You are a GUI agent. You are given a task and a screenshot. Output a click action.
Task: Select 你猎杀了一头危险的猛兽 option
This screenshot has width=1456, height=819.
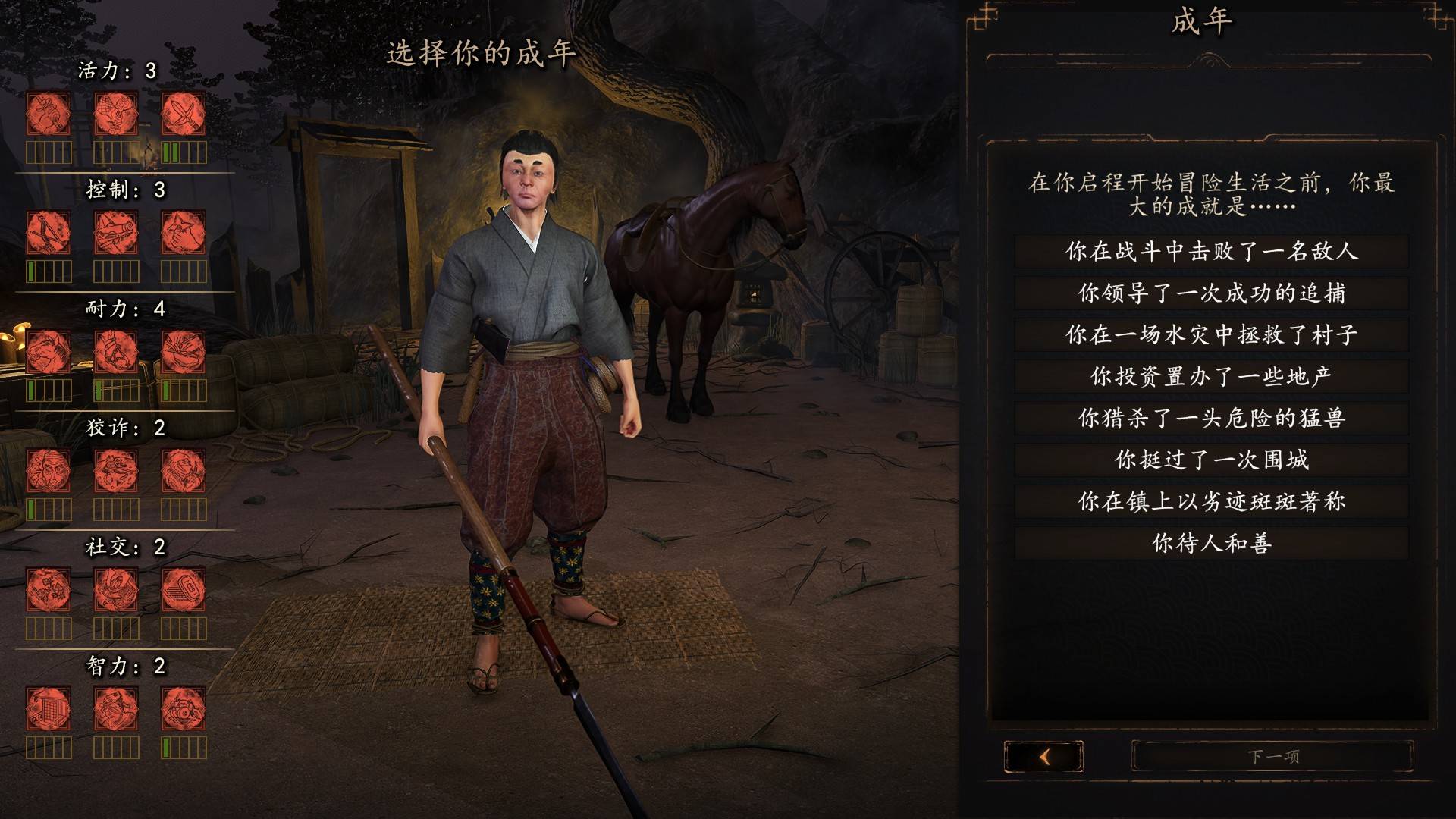1211,418
